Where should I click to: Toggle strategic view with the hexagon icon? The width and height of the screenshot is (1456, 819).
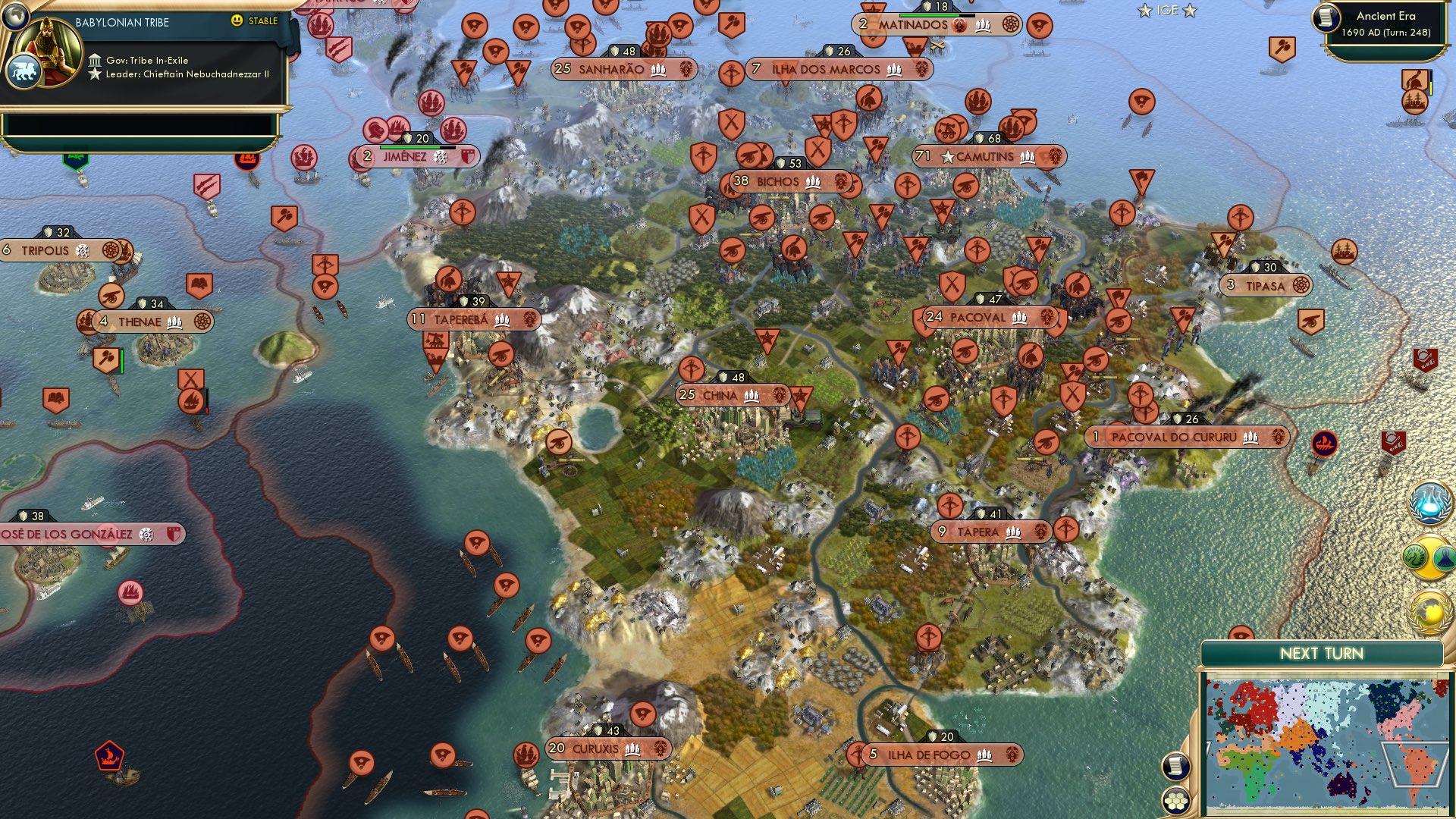(x=1175, y=801)
